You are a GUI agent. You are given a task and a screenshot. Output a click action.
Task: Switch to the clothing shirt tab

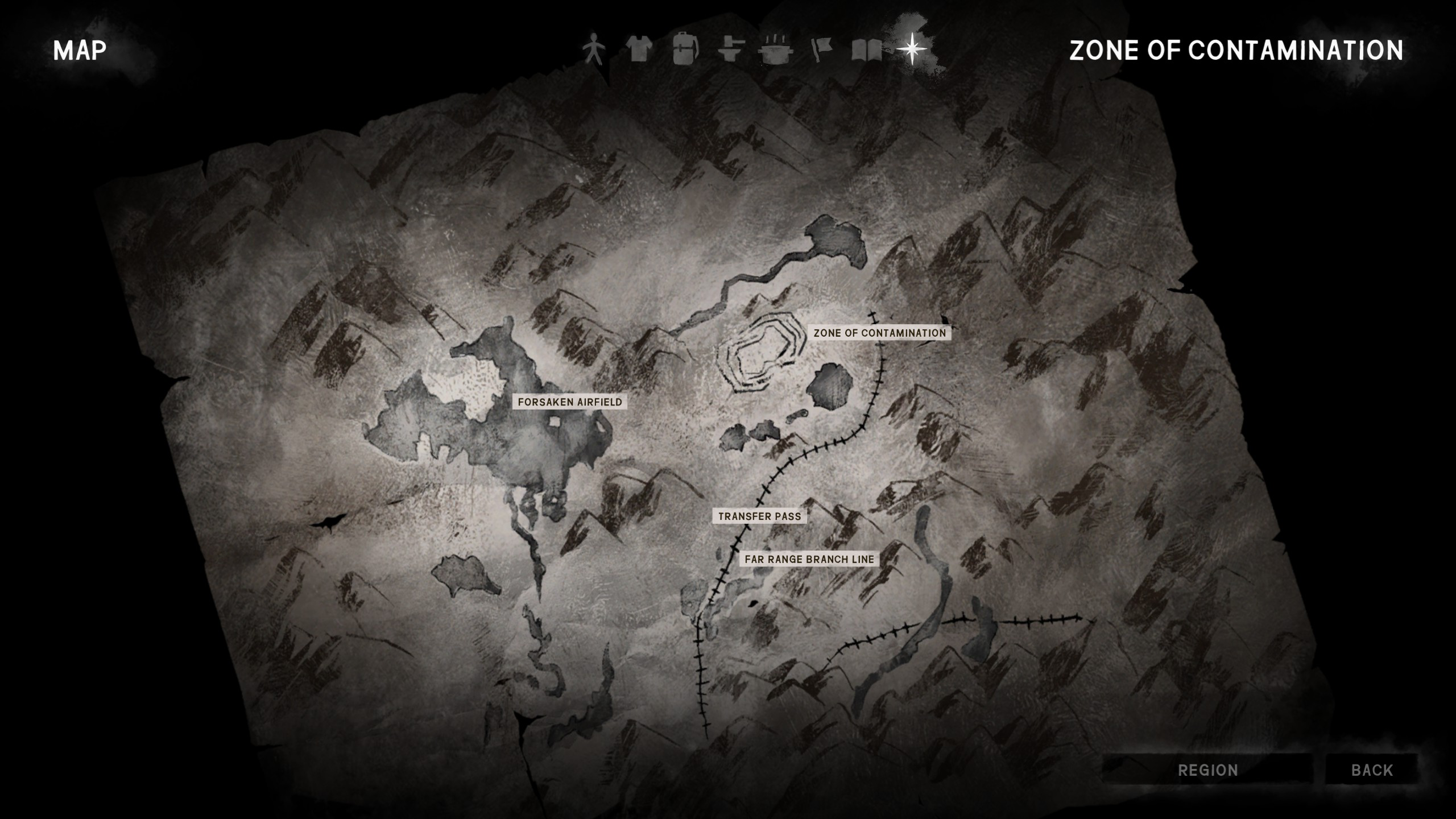[639, 50]
